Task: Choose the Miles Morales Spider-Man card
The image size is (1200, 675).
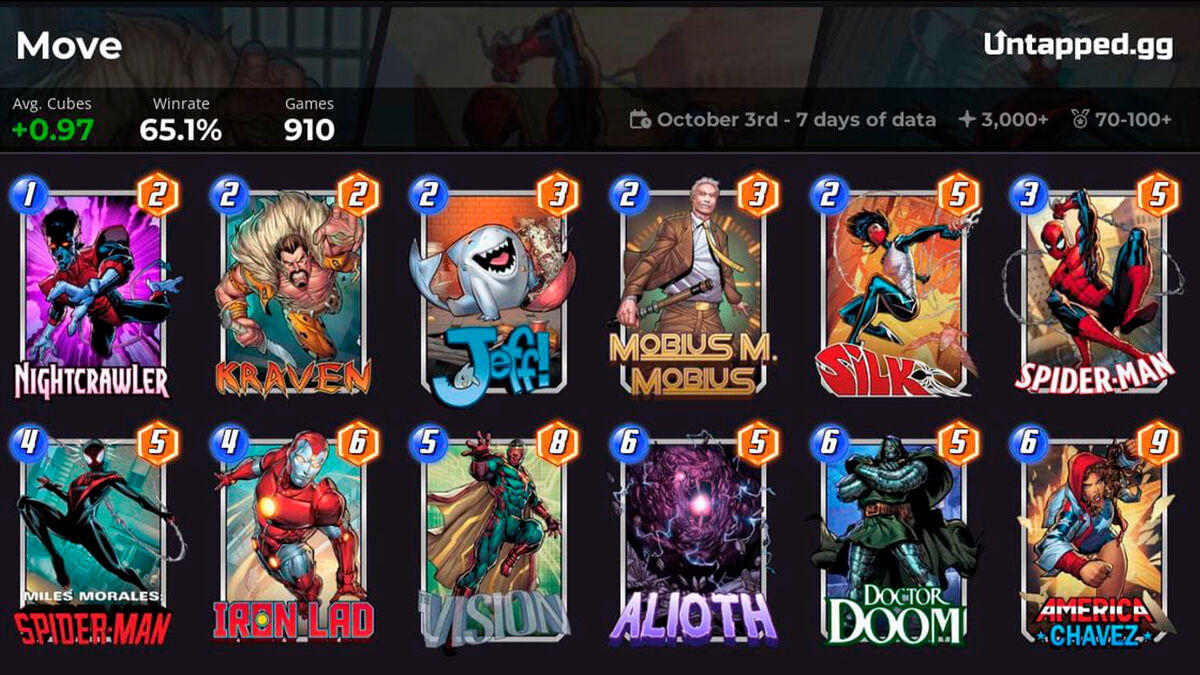Action: click(92, 540)
